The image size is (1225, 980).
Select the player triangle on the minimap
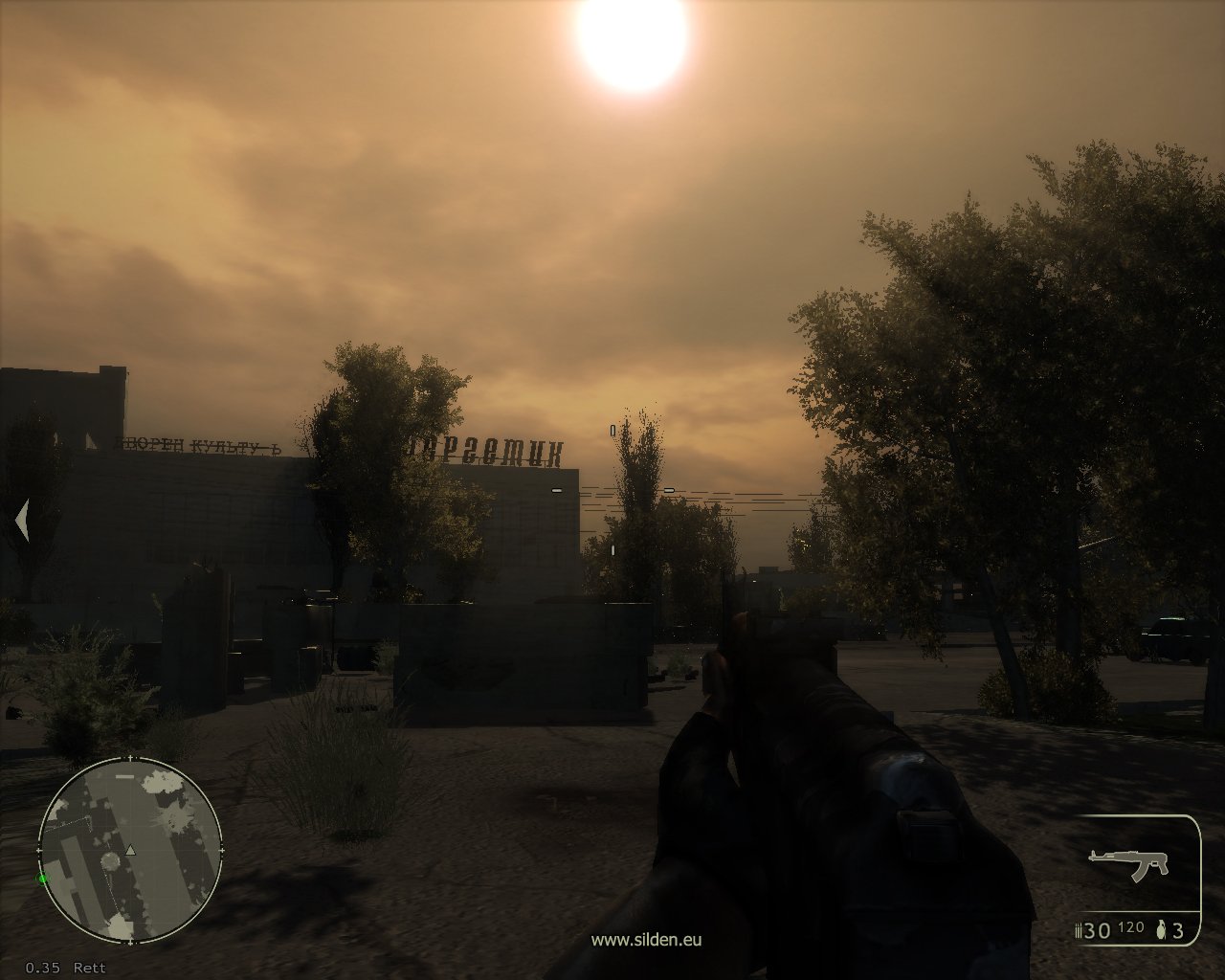click(130, 850)
